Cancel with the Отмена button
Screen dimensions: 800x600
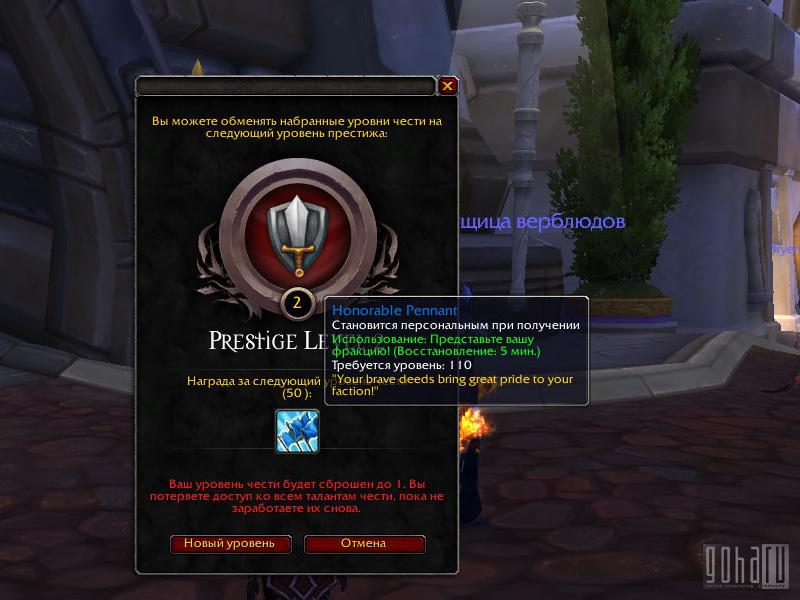[364, 543]
